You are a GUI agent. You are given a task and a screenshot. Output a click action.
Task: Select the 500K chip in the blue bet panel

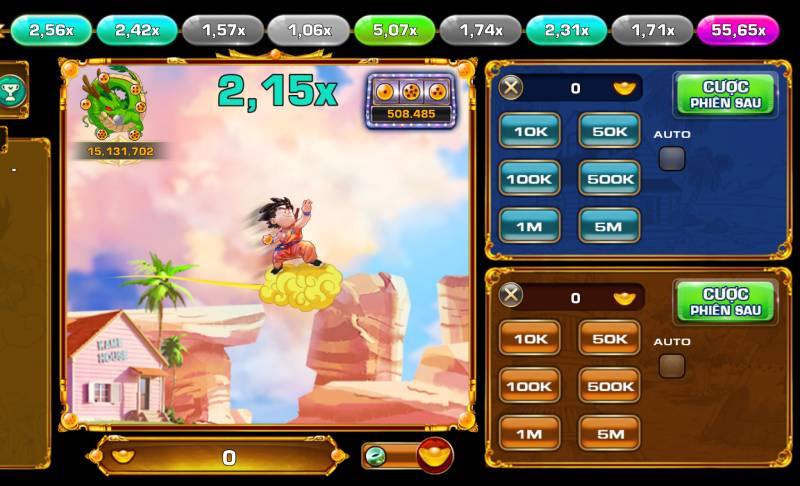(609, 179)
